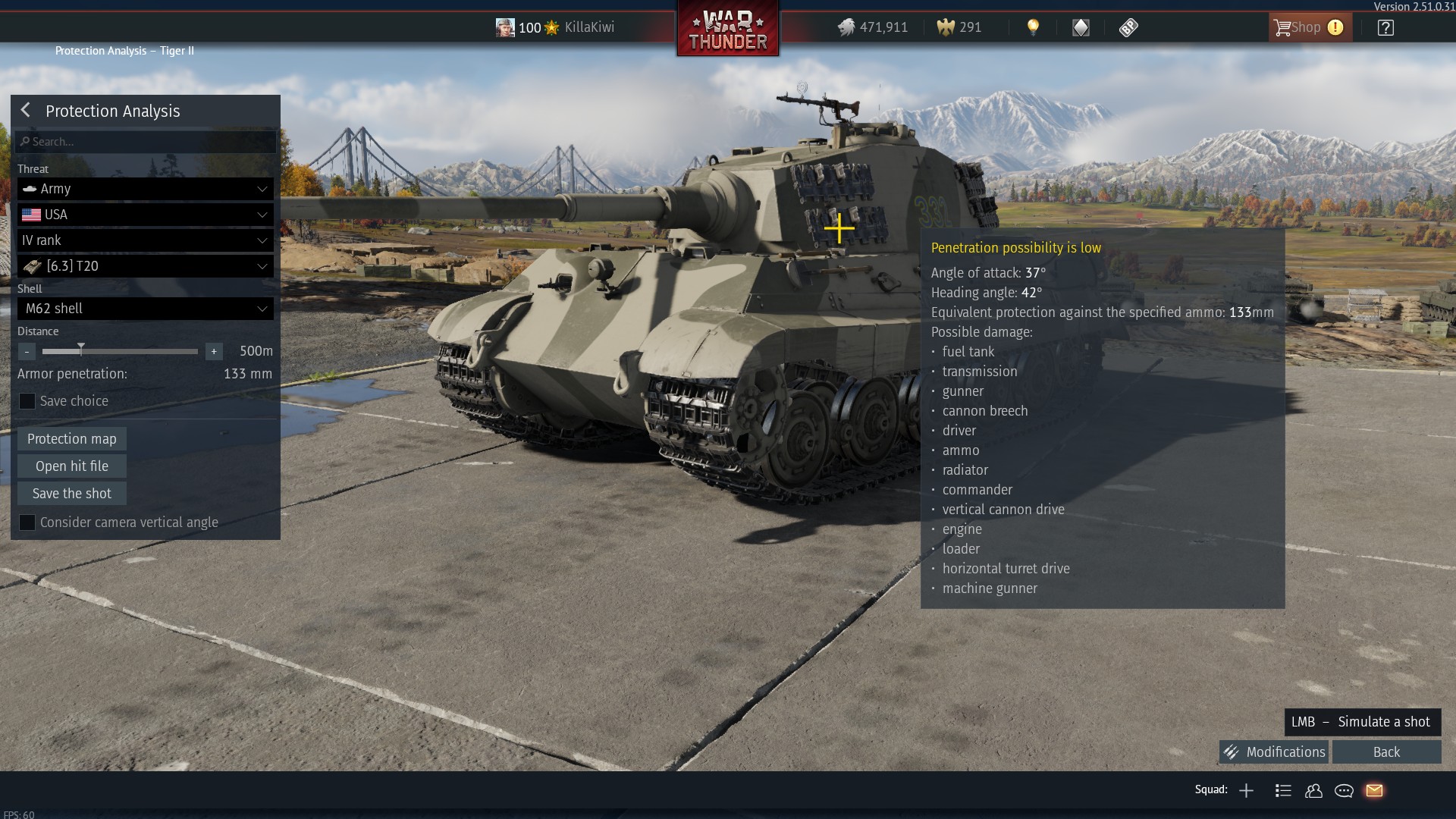Open the USA nation dropdown
This screenshot has height=819, width=1456.
146,215
